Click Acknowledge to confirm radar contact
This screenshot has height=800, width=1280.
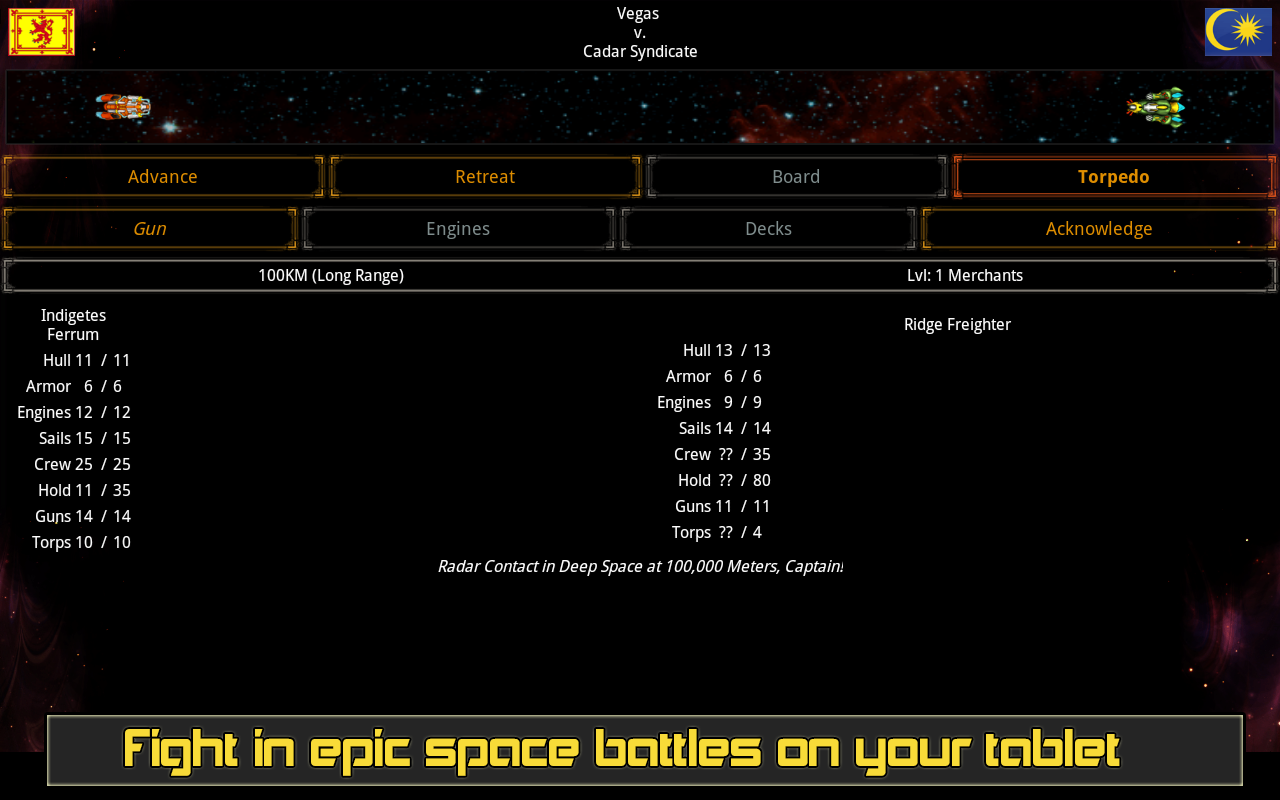pos(1099,228)
